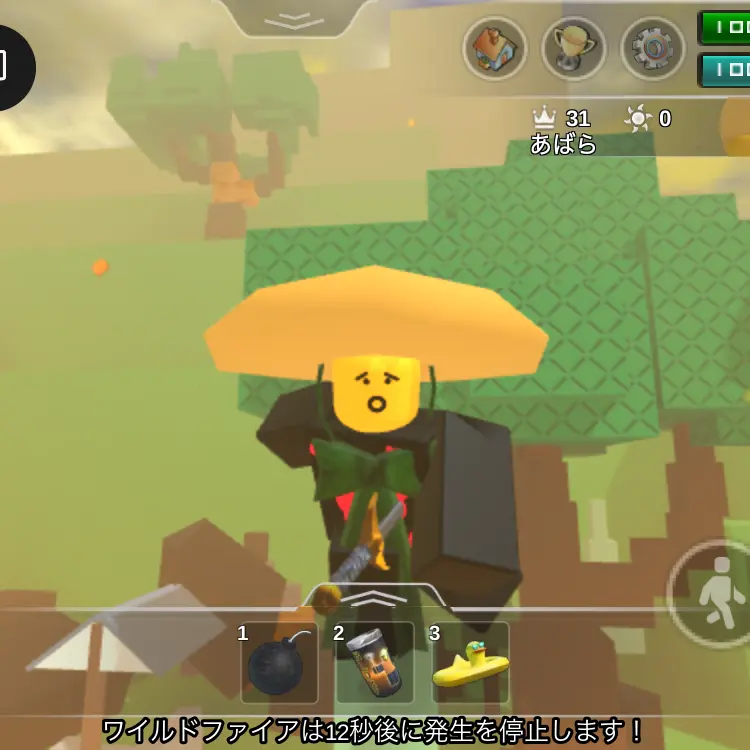Image resolution: width=750 pixels, height=750 pixels.
Task: Select the soda can in slot 2
Action: point(374,664)
